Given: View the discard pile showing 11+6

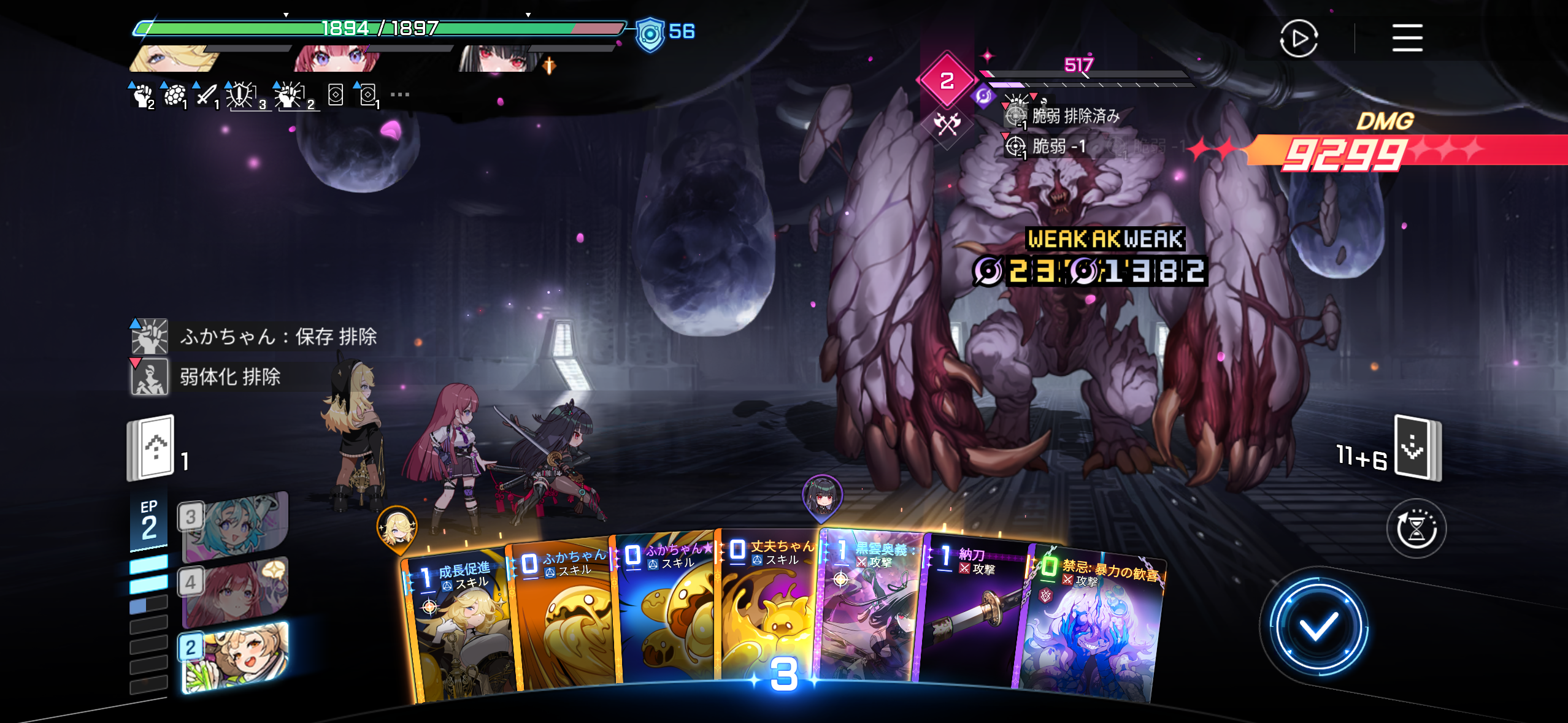Looking at the screenshot, I should pos(1416,448).
